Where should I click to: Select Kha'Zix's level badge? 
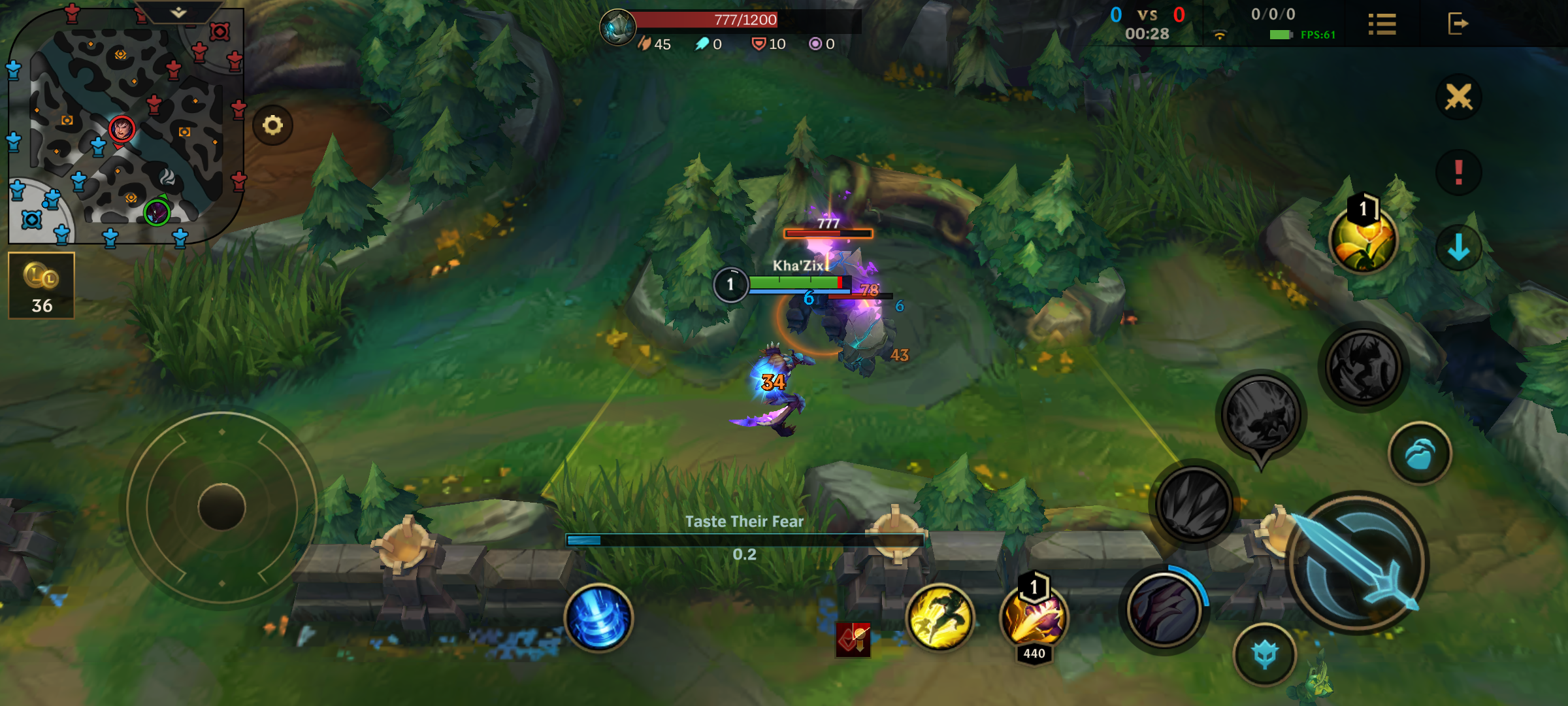point(730,284)
